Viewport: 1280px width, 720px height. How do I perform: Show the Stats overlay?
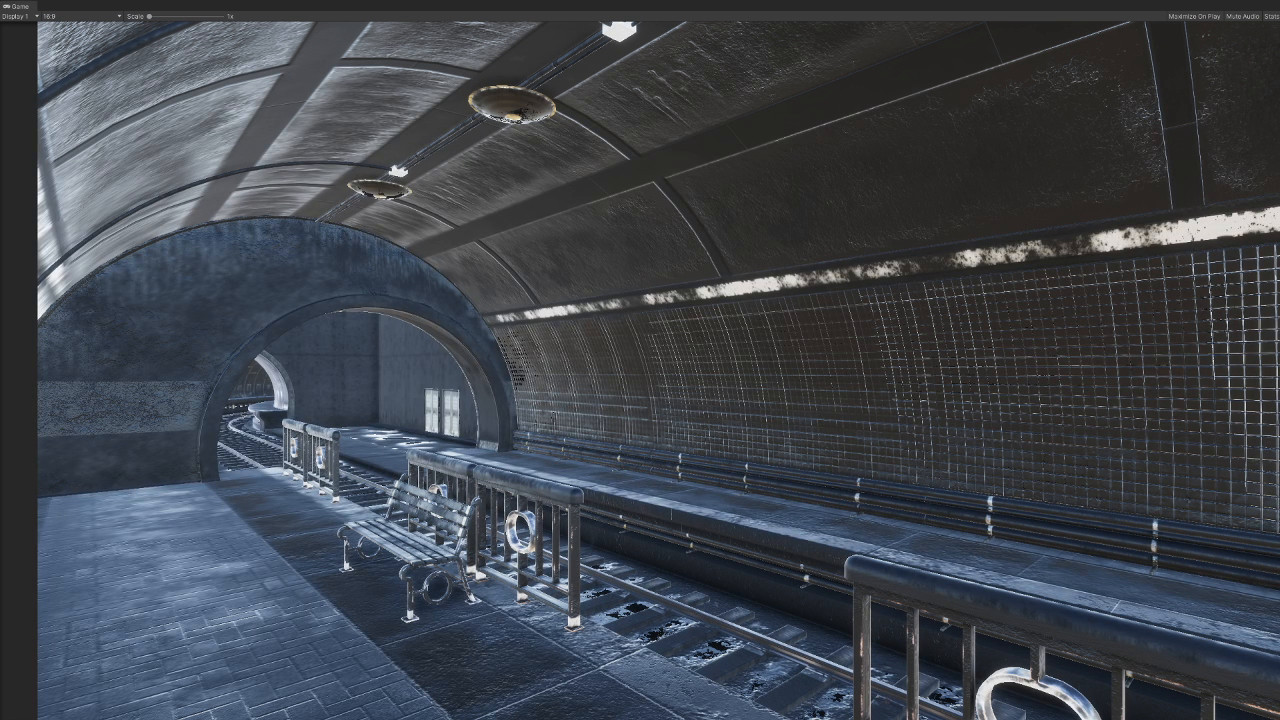(x=1271, y=17)
